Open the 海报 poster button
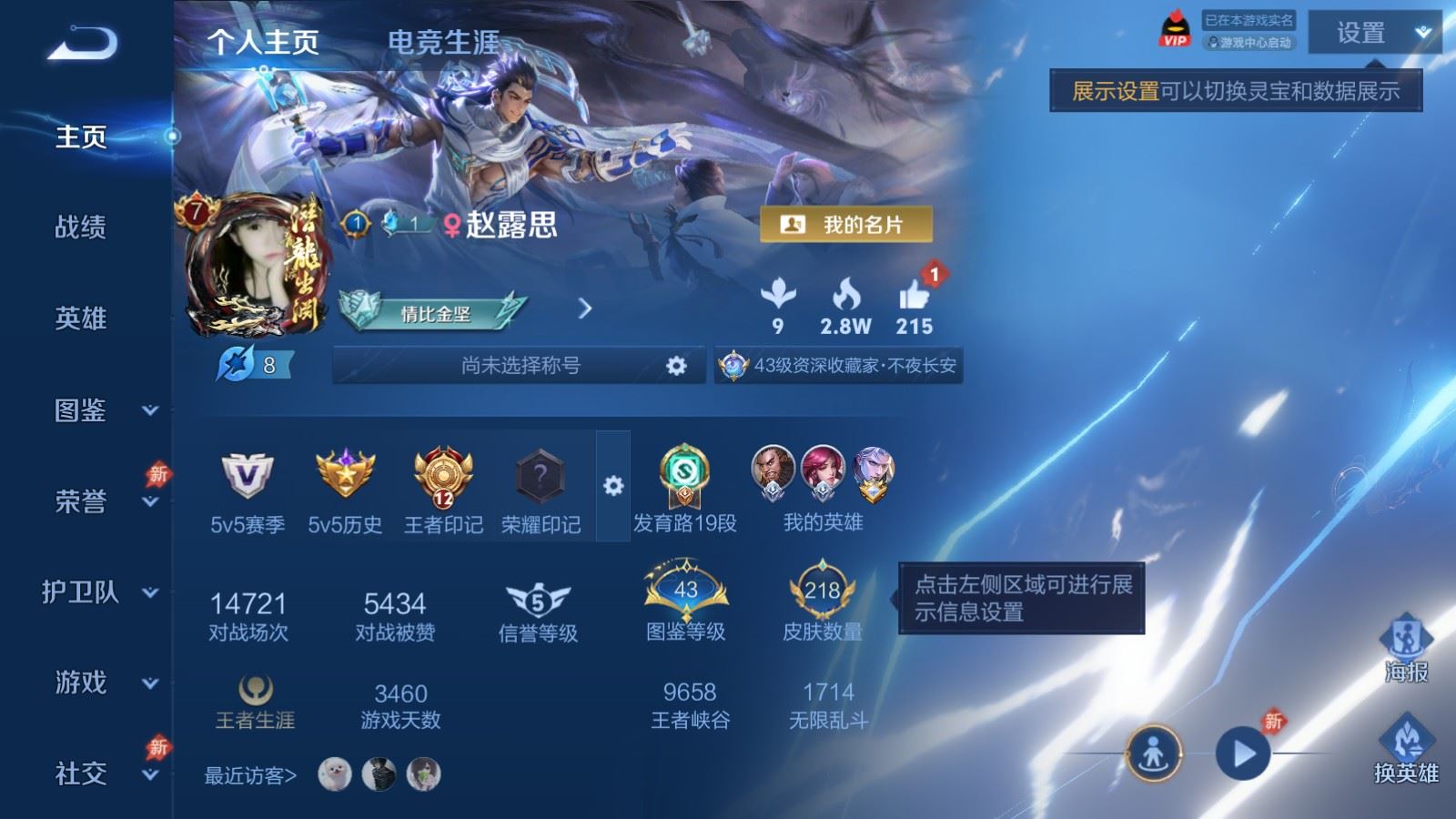The image size is (1456, 819). [x=1406, y=646]
